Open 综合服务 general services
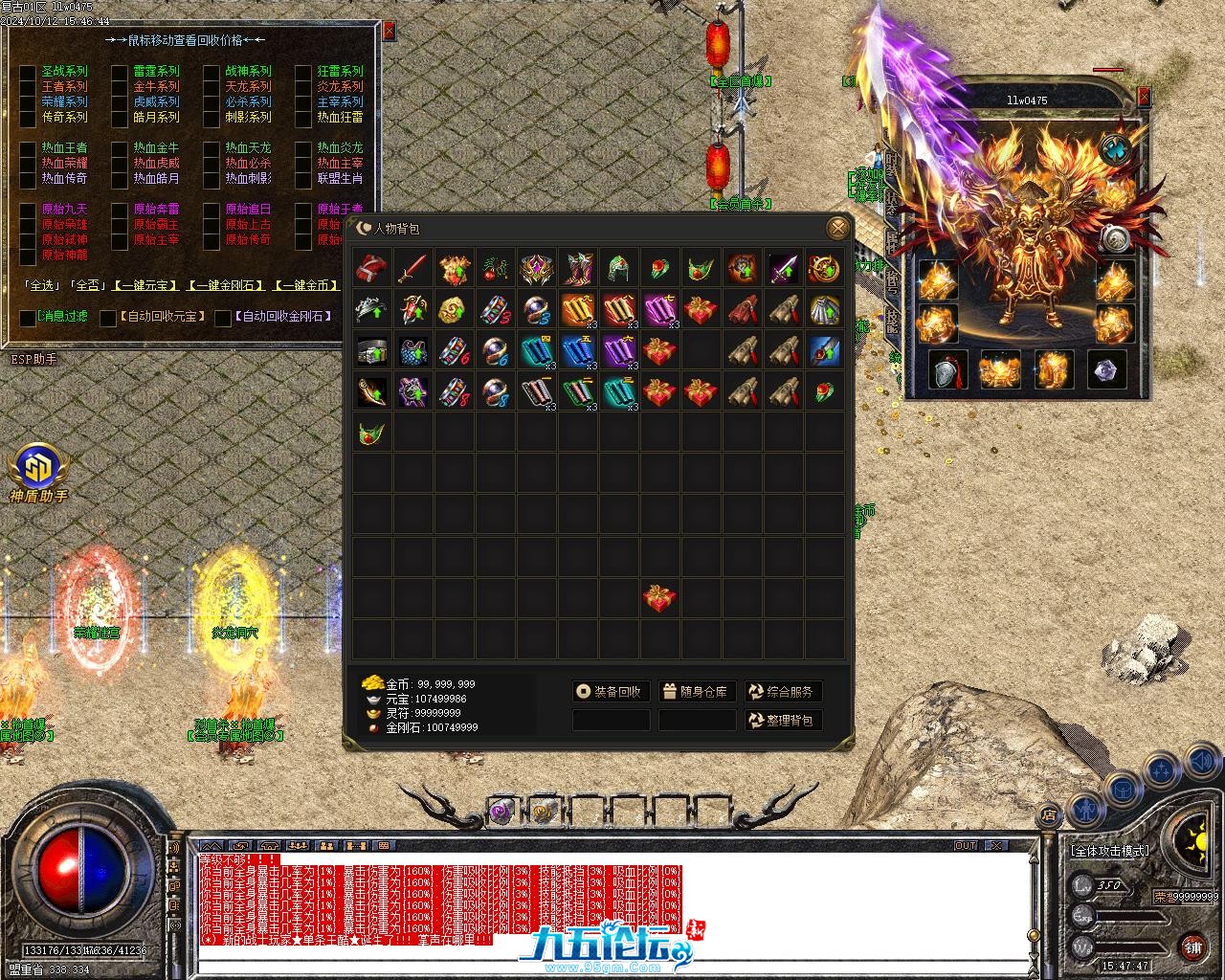Viewport: 1225px width, 980px height. [x=783, y=691]
